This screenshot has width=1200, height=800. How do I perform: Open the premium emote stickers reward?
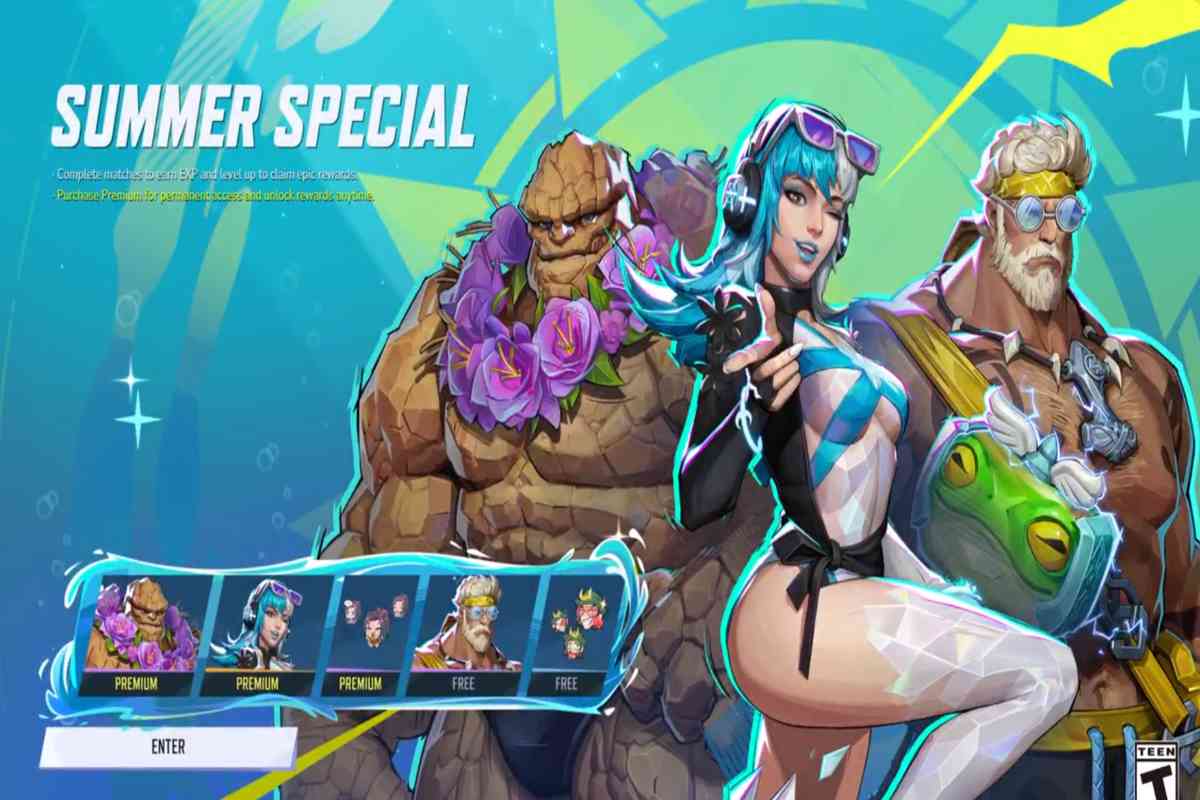tap(368, 630)
